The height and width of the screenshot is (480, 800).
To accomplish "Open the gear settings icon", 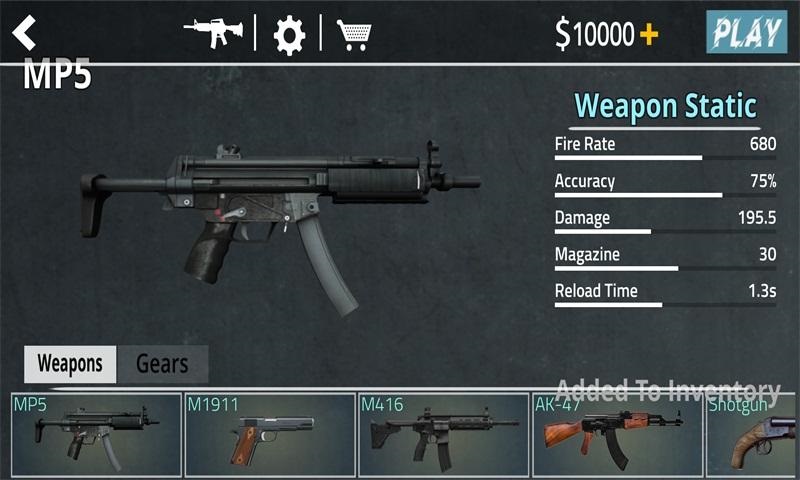I will (289, 35).
